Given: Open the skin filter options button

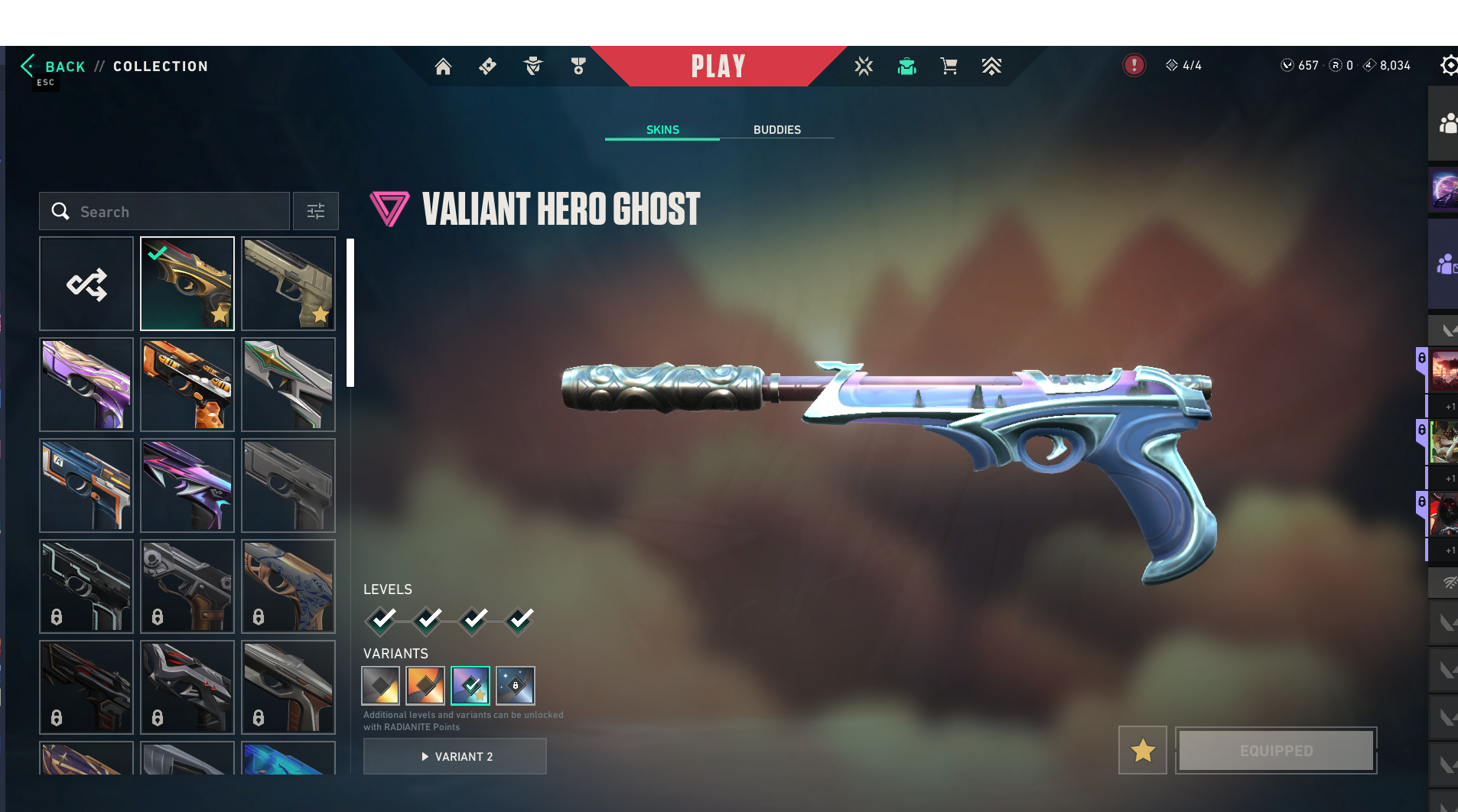Looking at the screenshot, I should 316,212.
